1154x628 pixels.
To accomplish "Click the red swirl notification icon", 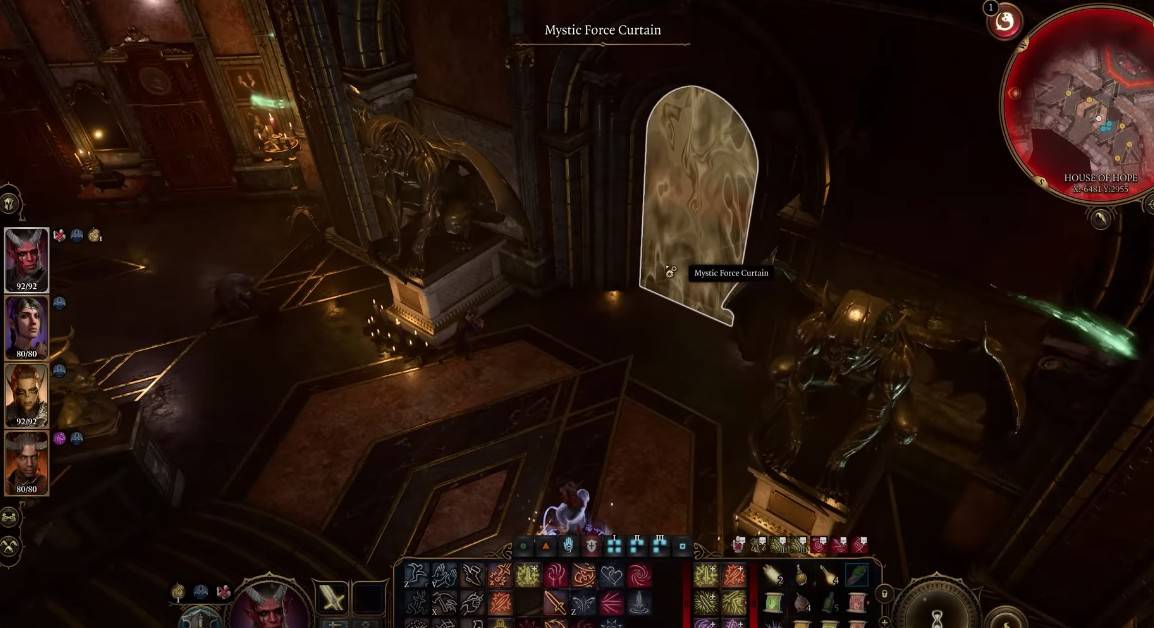I will (1003, 21).
